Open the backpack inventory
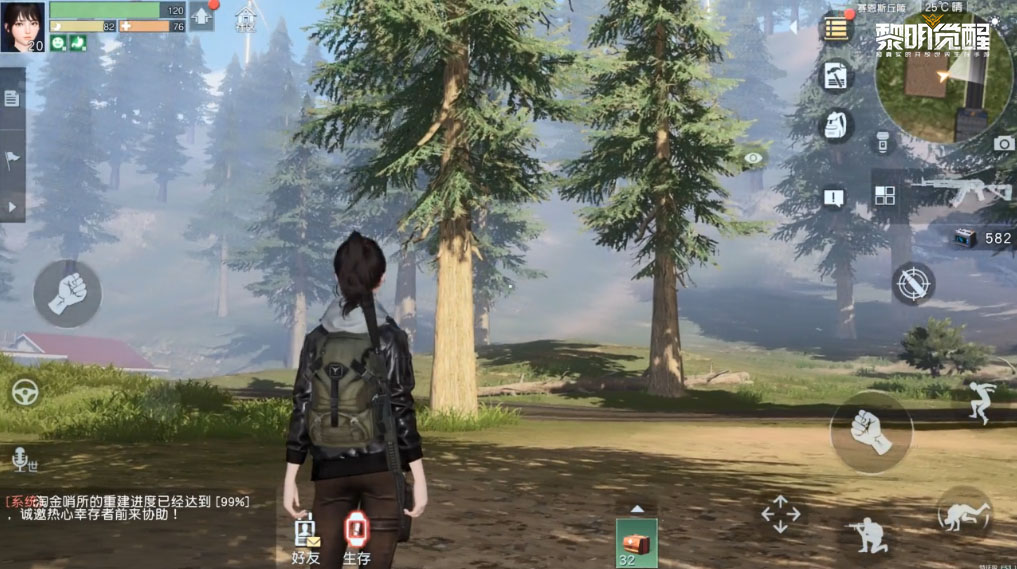 point(835,125)
